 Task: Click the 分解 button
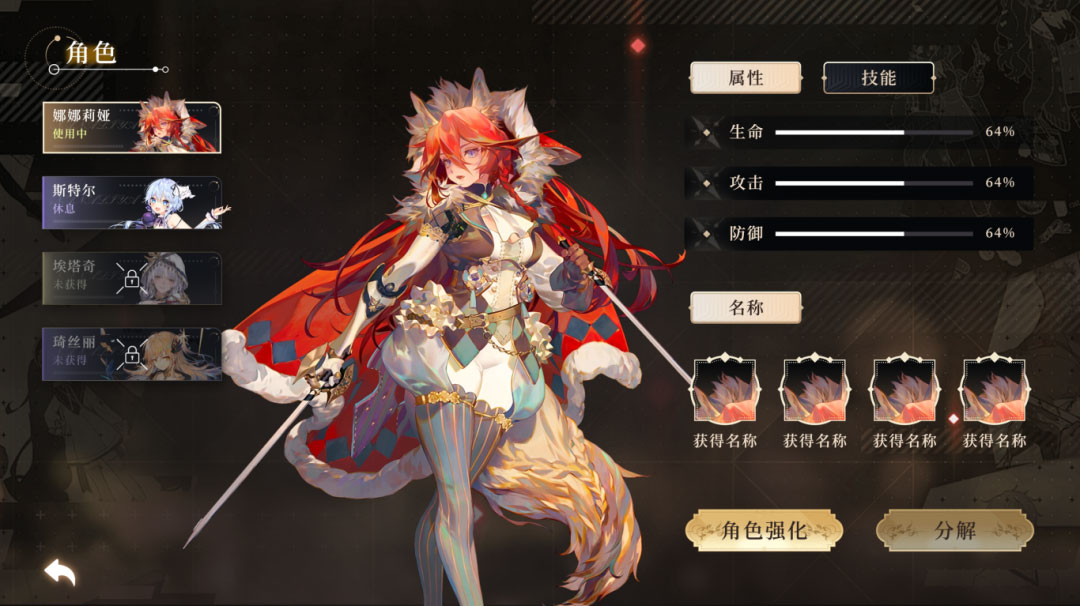pos(954,531)
